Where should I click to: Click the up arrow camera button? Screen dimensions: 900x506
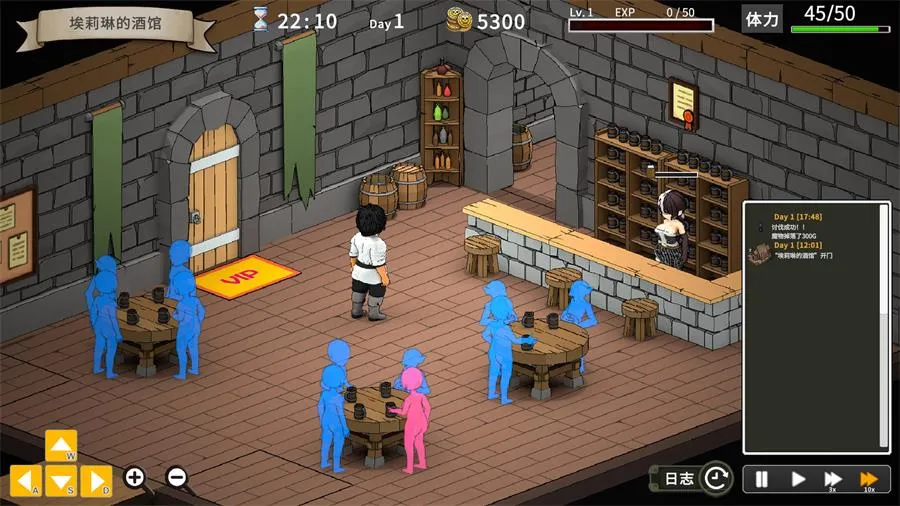tap(61, 446)
